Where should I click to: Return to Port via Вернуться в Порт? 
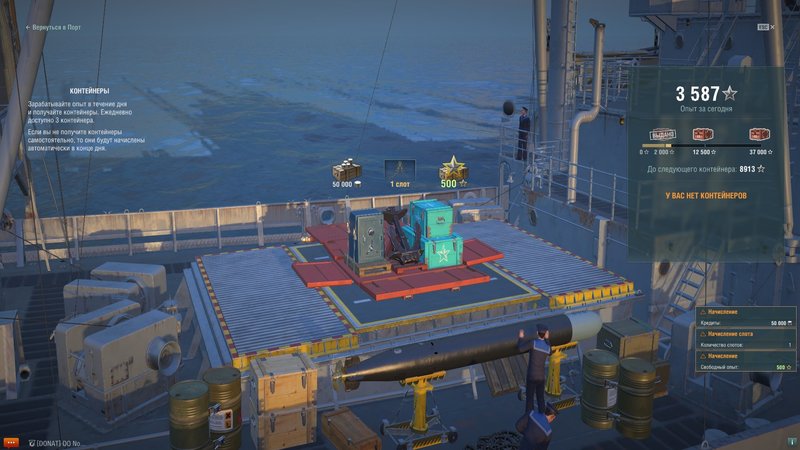[x=56, y=29]
